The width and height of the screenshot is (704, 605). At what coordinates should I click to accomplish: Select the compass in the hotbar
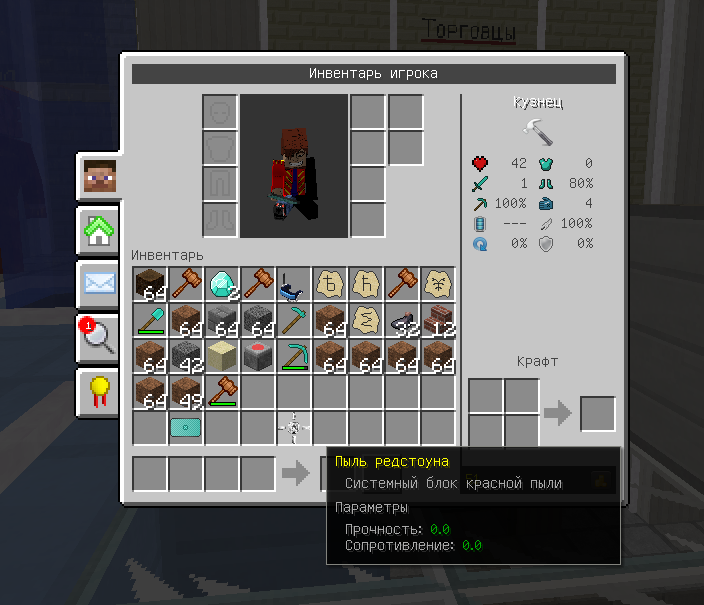click(x=294, y=428)
